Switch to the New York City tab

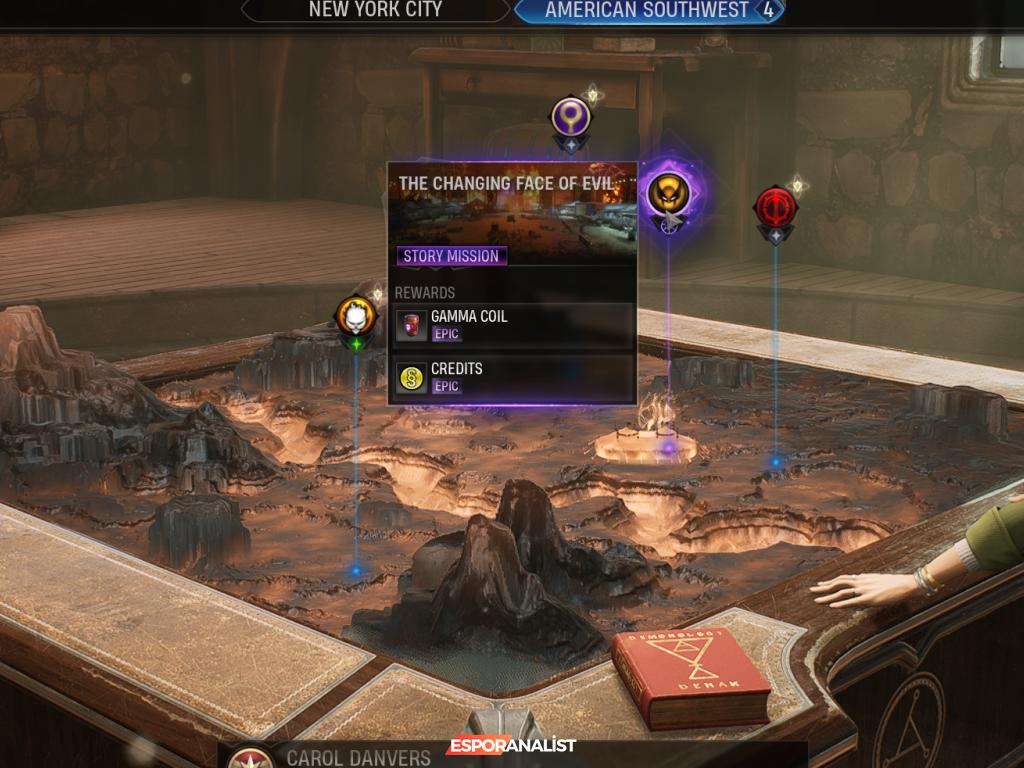point(375,11)
